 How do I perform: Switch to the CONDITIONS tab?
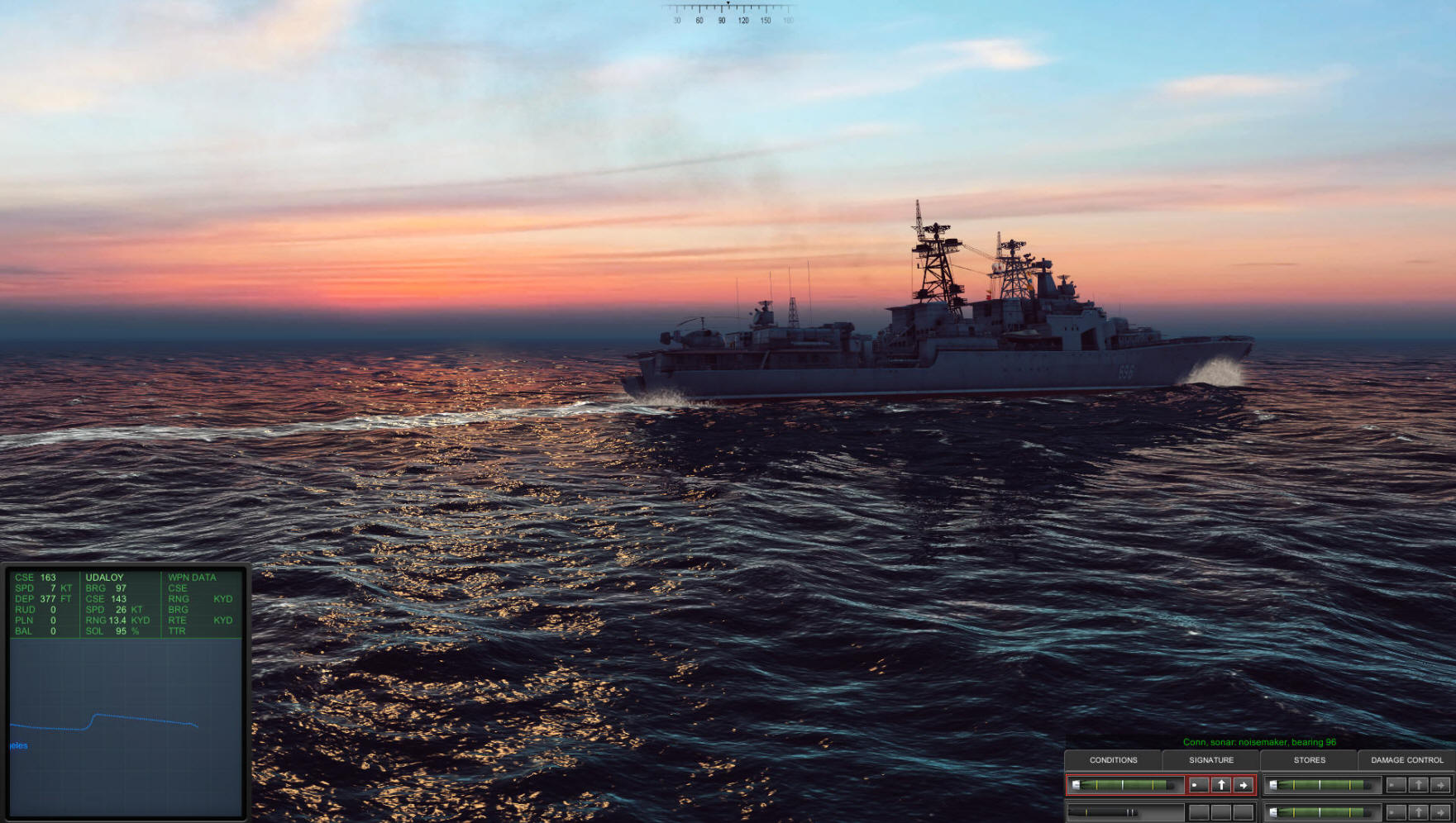tap(1114, 760)
